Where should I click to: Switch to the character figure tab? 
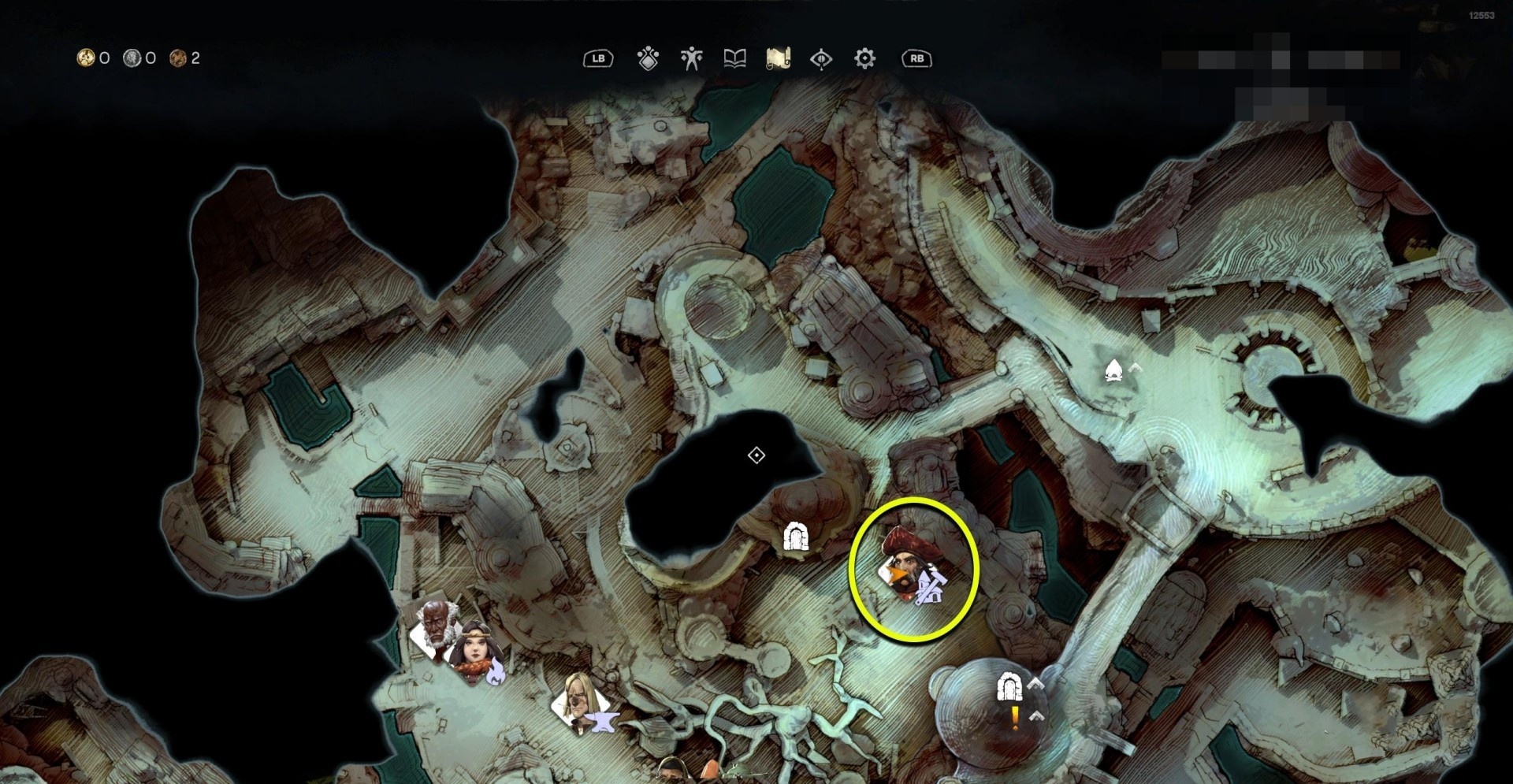coord(691,58)
